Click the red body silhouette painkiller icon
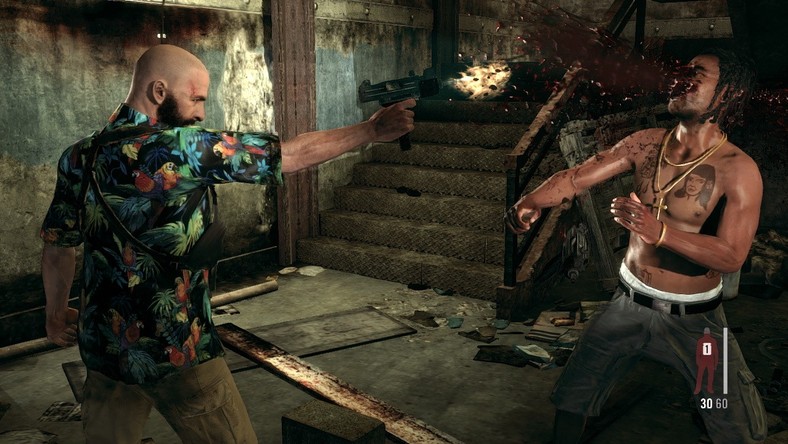 (706, 361)
